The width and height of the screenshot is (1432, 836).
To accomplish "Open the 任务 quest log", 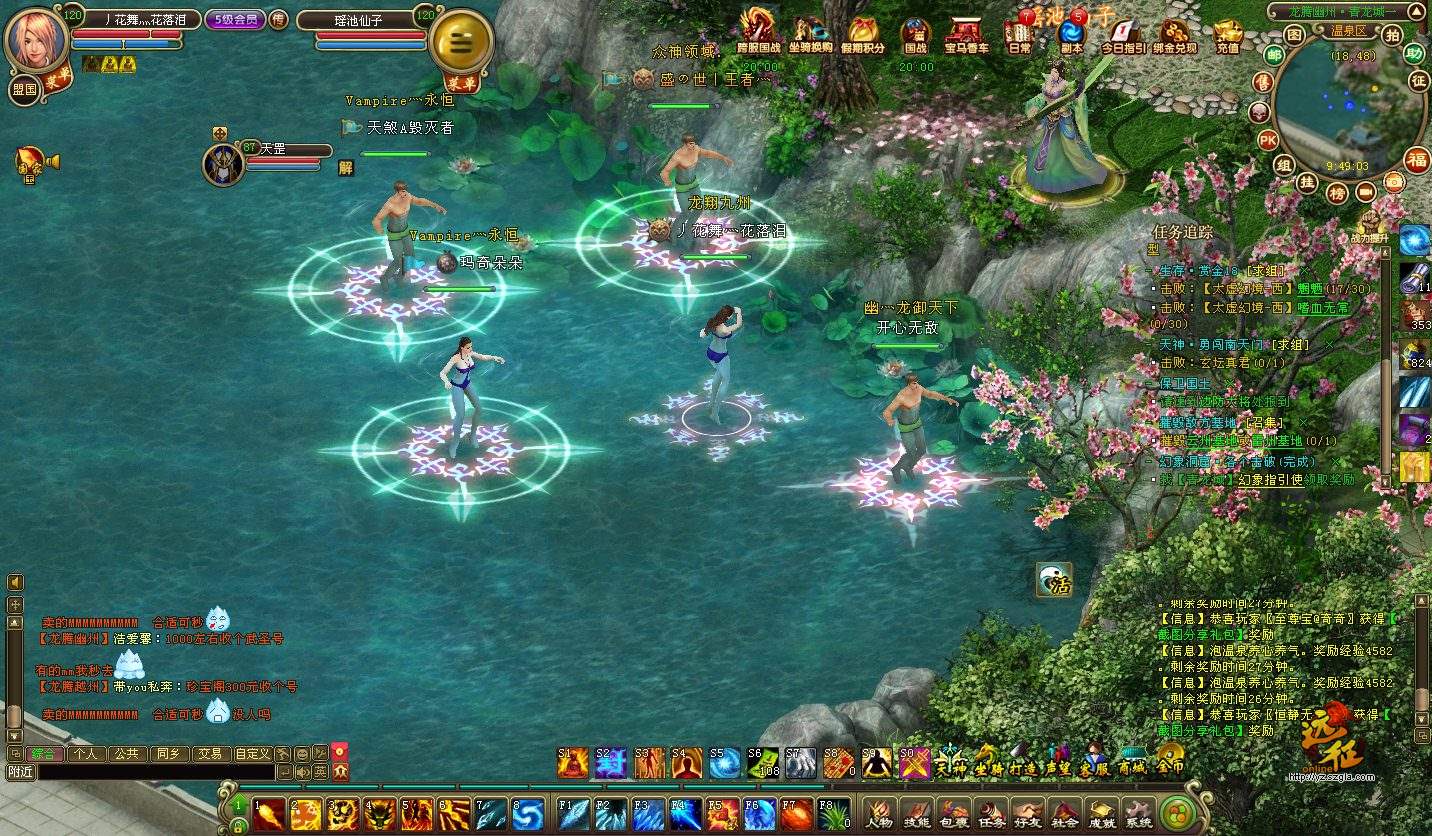I will pos(991,813).
